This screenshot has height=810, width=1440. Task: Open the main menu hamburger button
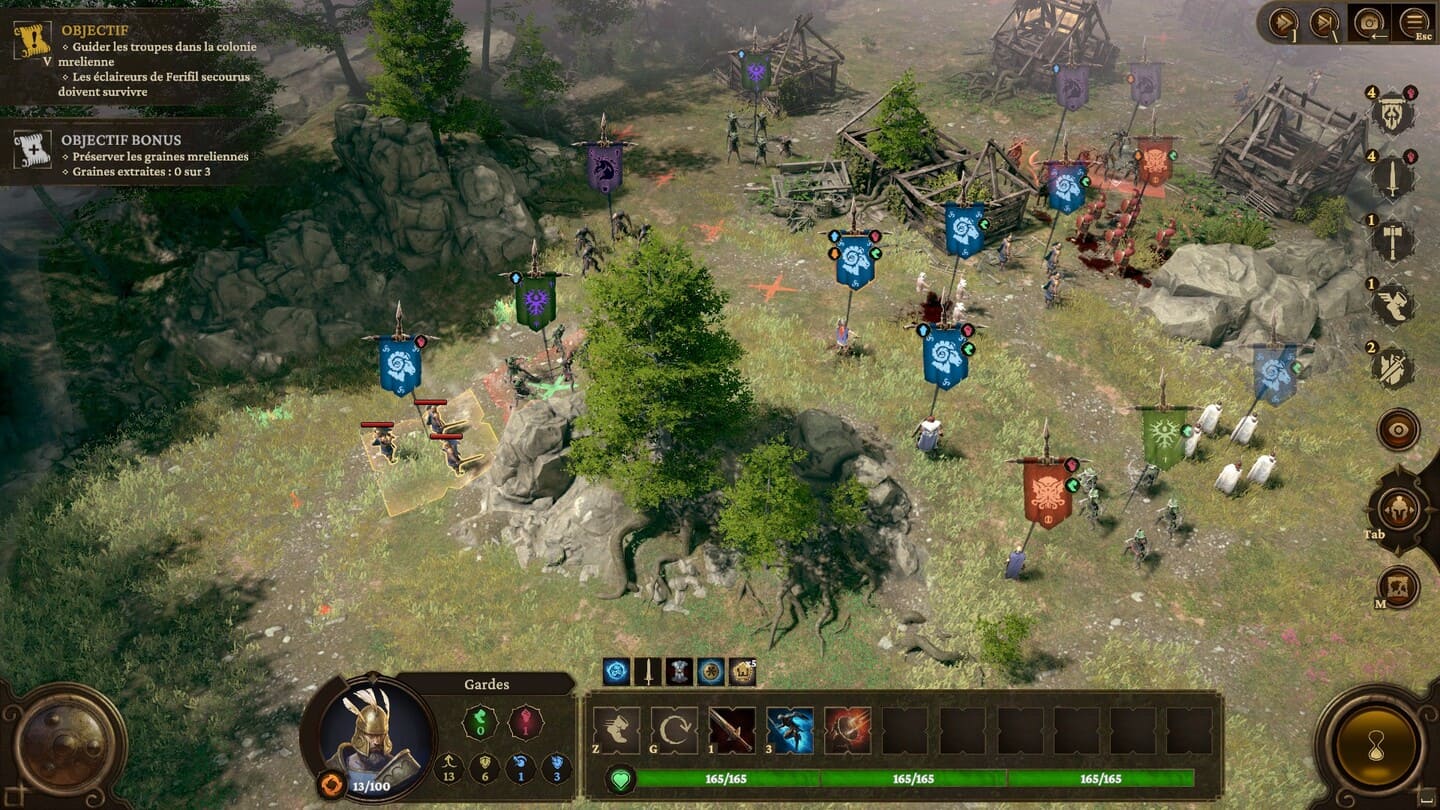click(x=1414, y=22)
